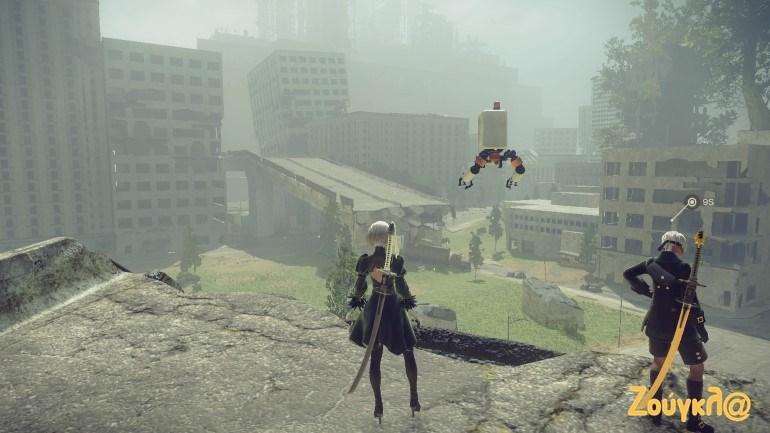The height and width of the screenshot is (433, 770).
Task: Click the 9S companion marker icon
Action: (x=692, y=202)
